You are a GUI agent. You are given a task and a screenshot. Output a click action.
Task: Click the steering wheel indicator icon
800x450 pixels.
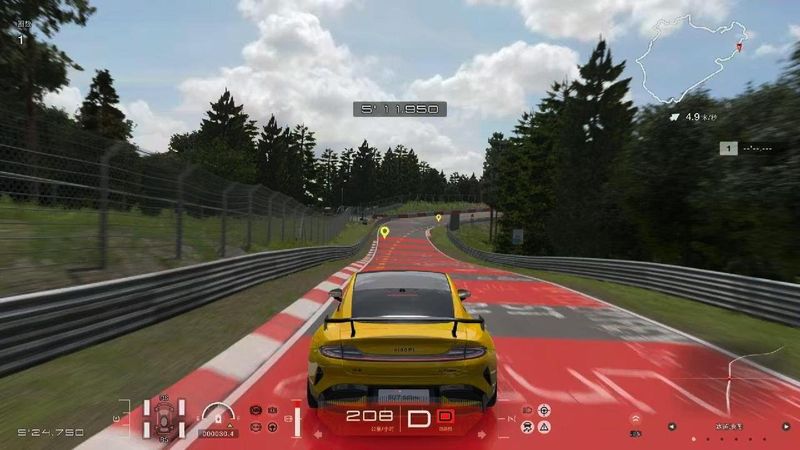272,427
